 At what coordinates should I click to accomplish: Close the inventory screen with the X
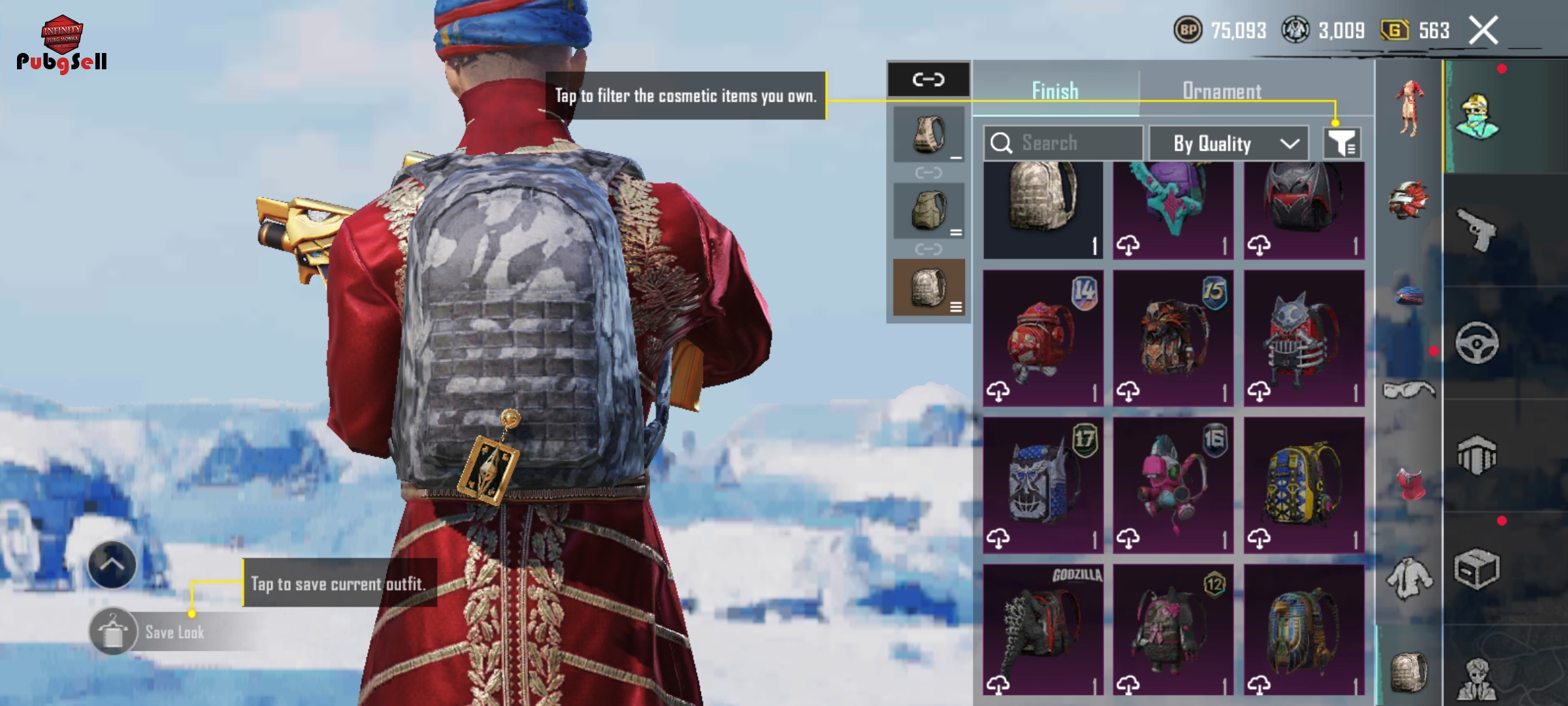(x=1483, y=31)
